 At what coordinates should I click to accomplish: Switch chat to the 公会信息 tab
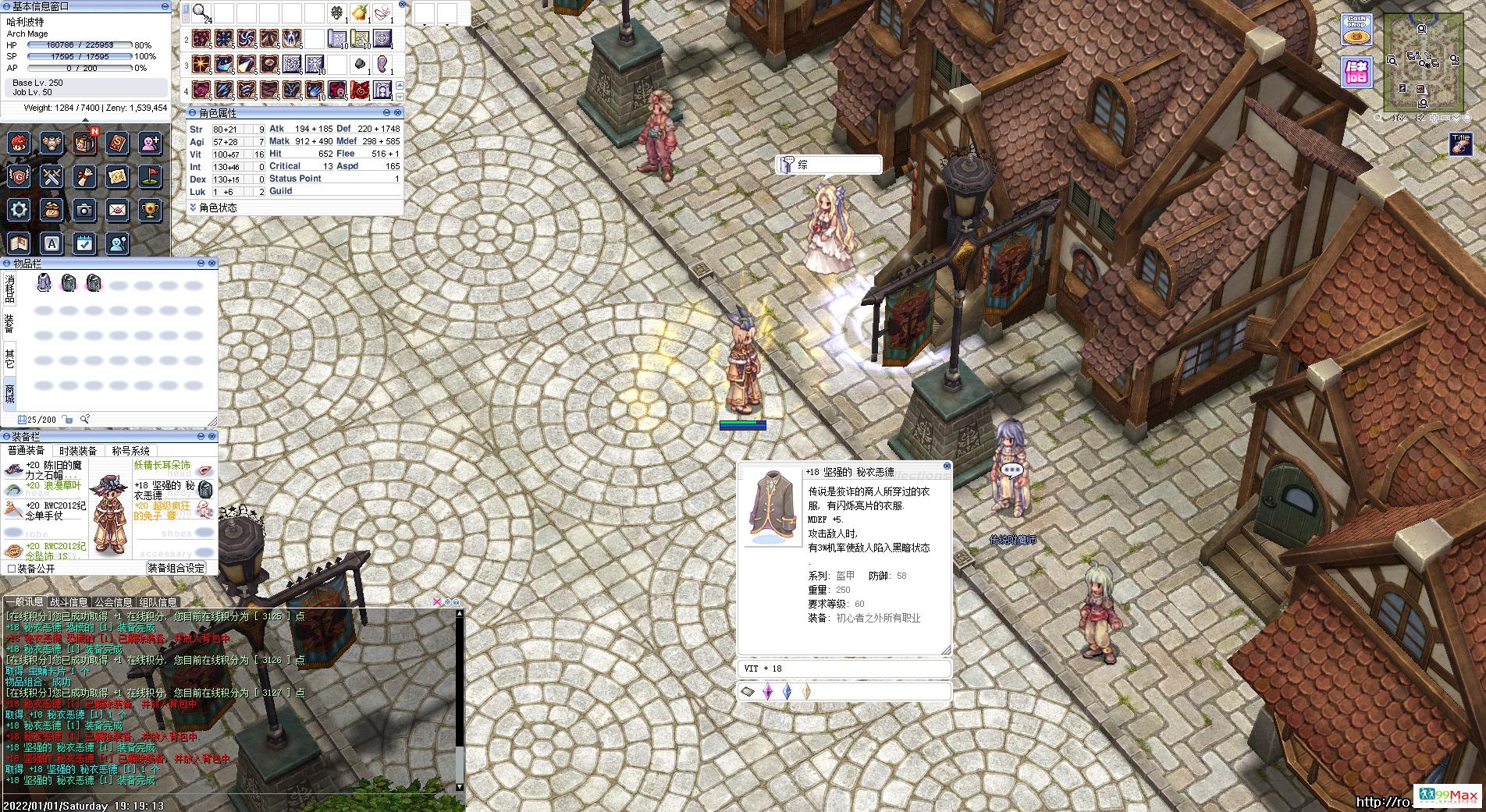click(113, 602)
